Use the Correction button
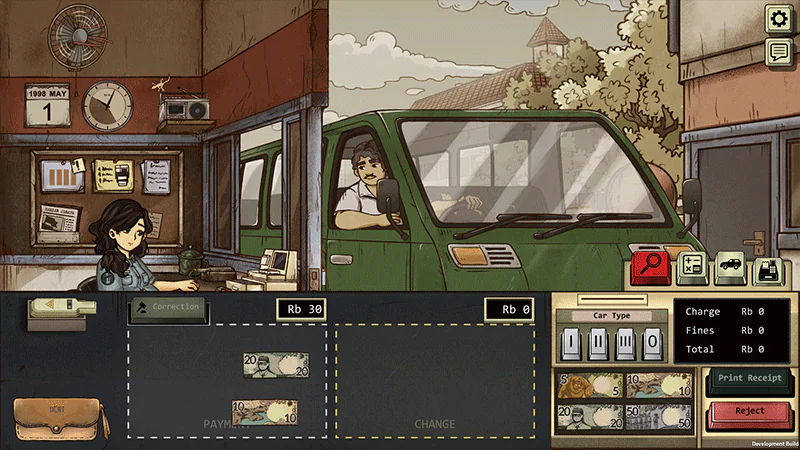 click(x=169, y=308)
